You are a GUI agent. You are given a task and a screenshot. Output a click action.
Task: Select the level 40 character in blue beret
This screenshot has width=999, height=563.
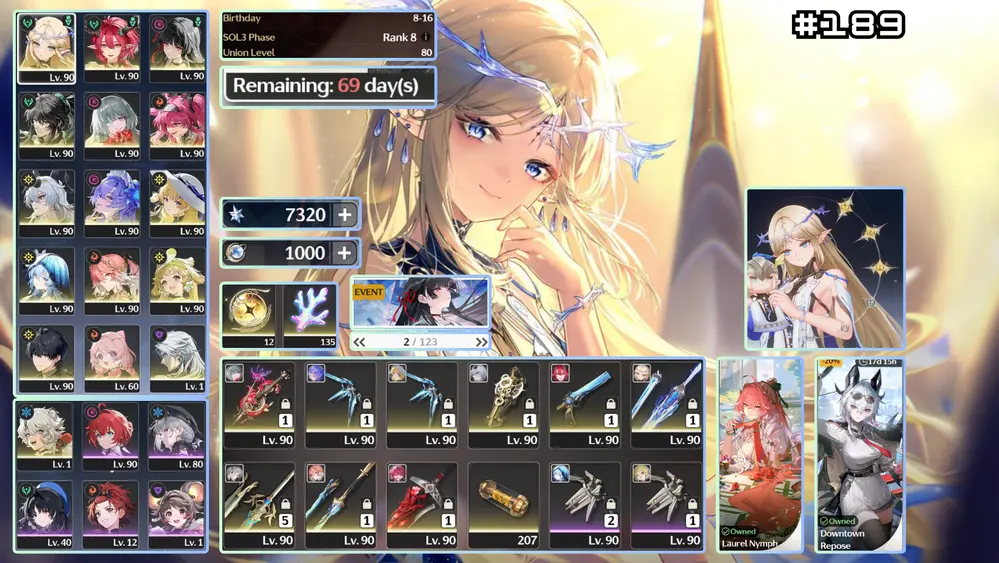pos(46,514)
